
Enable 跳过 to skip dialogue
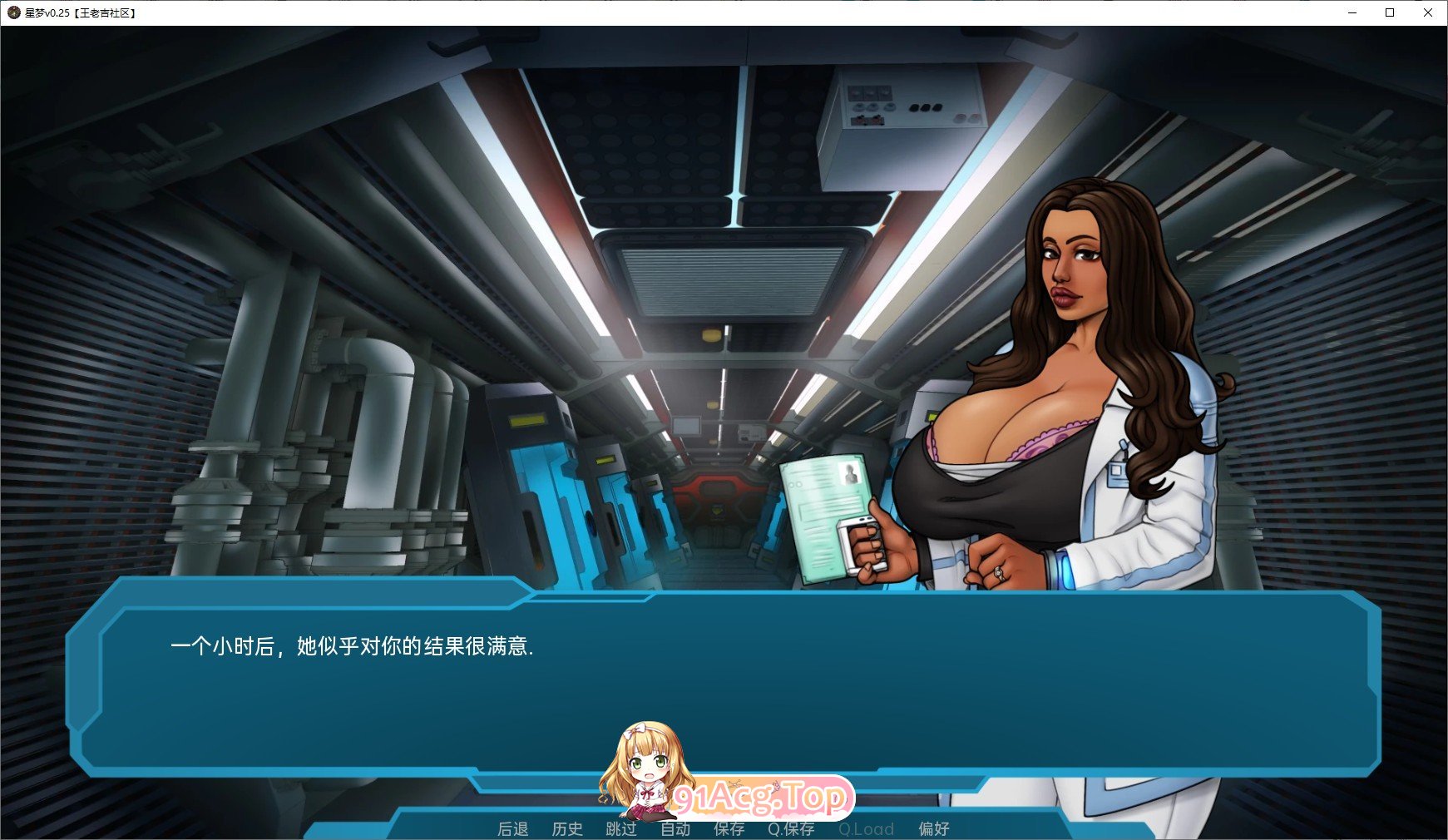[x=622, y=828]
